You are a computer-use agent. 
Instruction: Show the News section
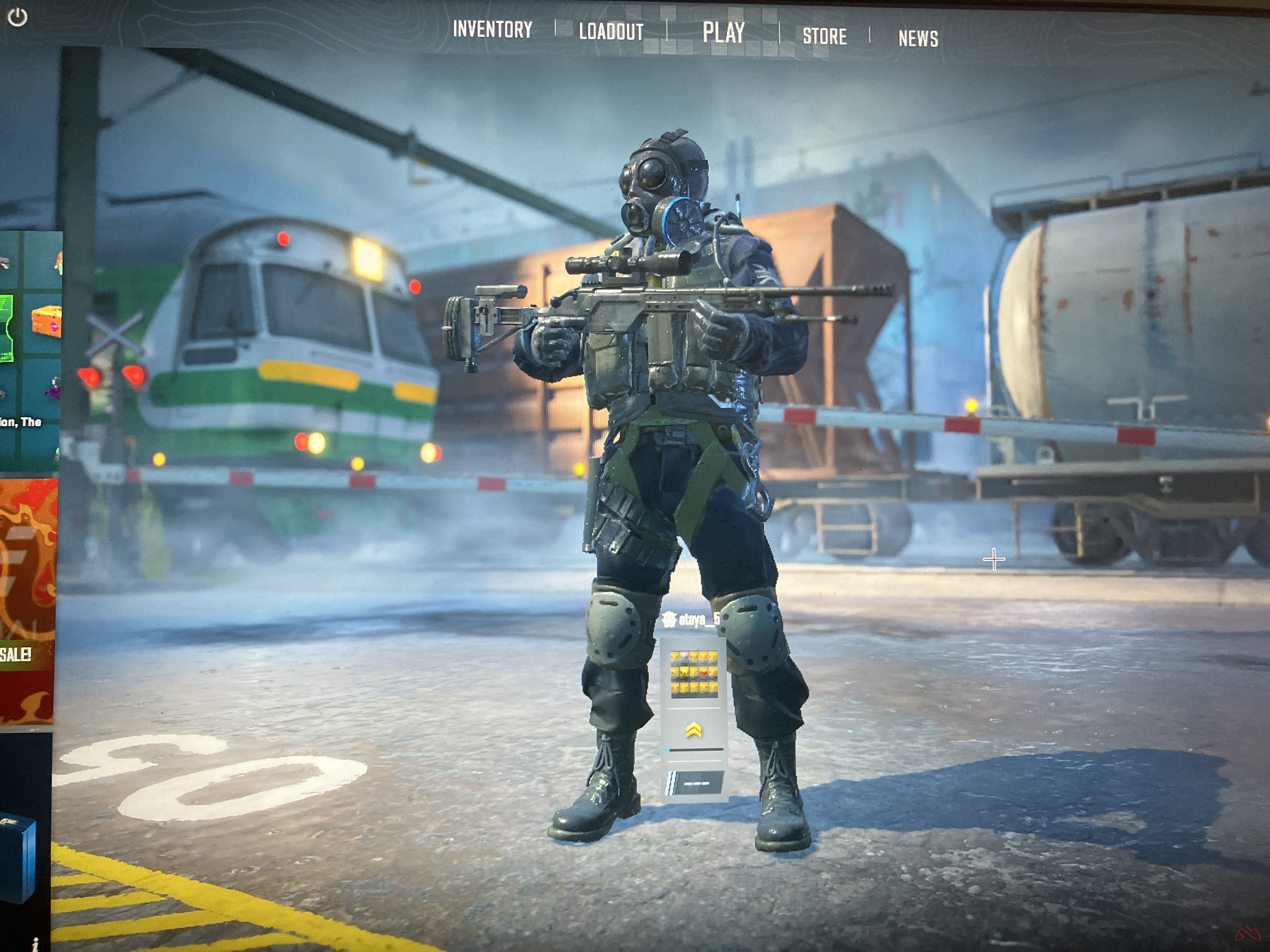[x=918, y=39]
